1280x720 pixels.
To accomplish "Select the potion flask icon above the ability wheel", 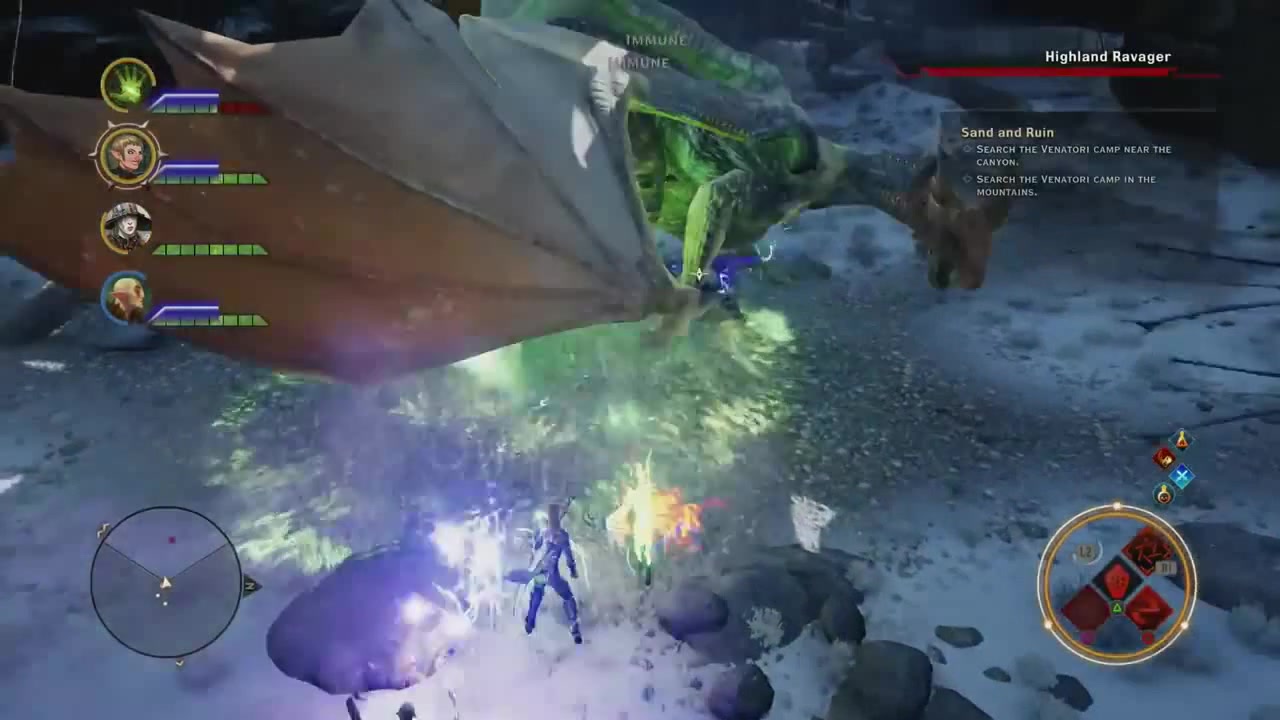I will (1180, 441).
